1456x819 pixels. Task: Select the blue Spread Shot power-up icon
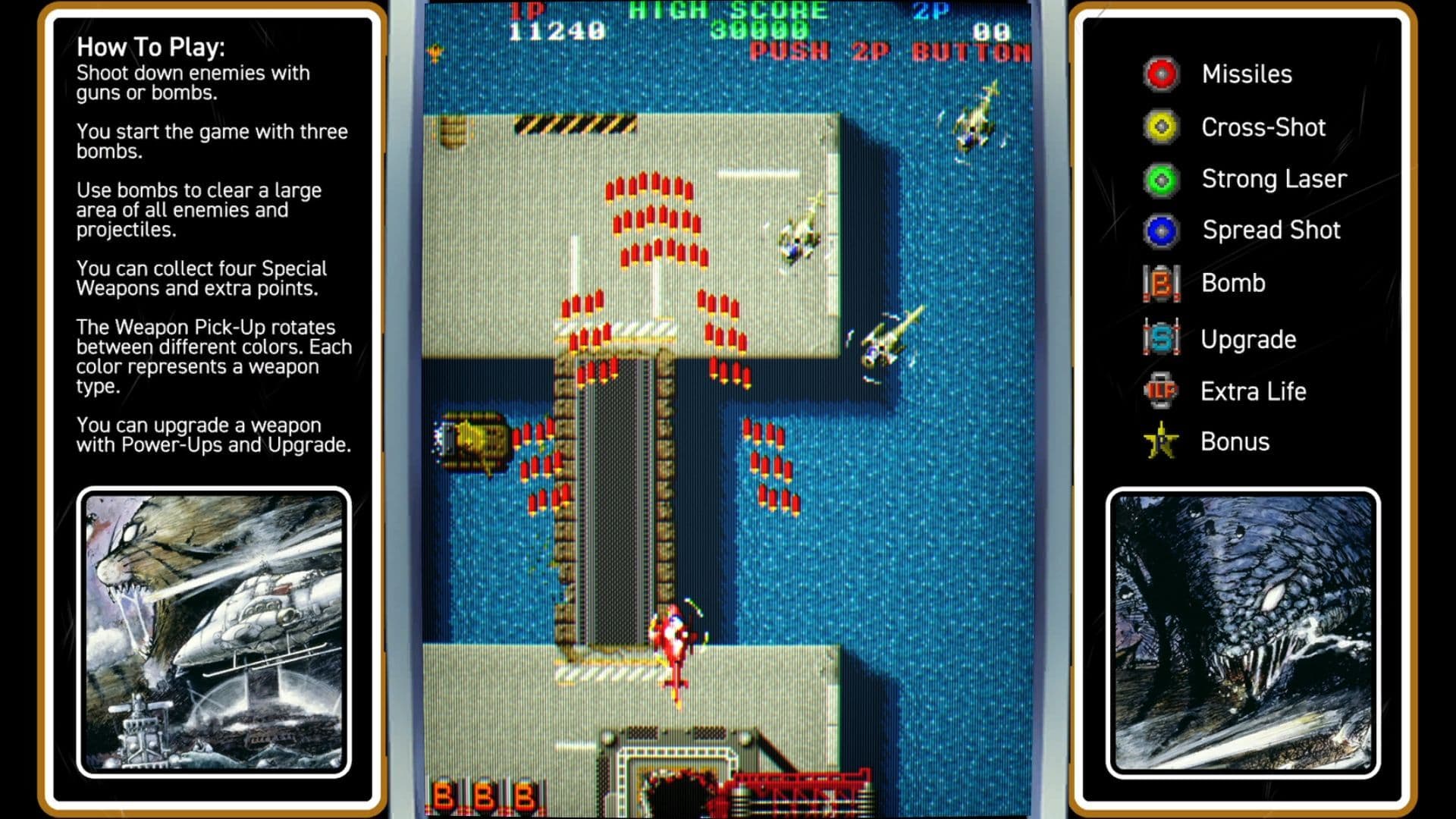click(x=1159, y=230)
